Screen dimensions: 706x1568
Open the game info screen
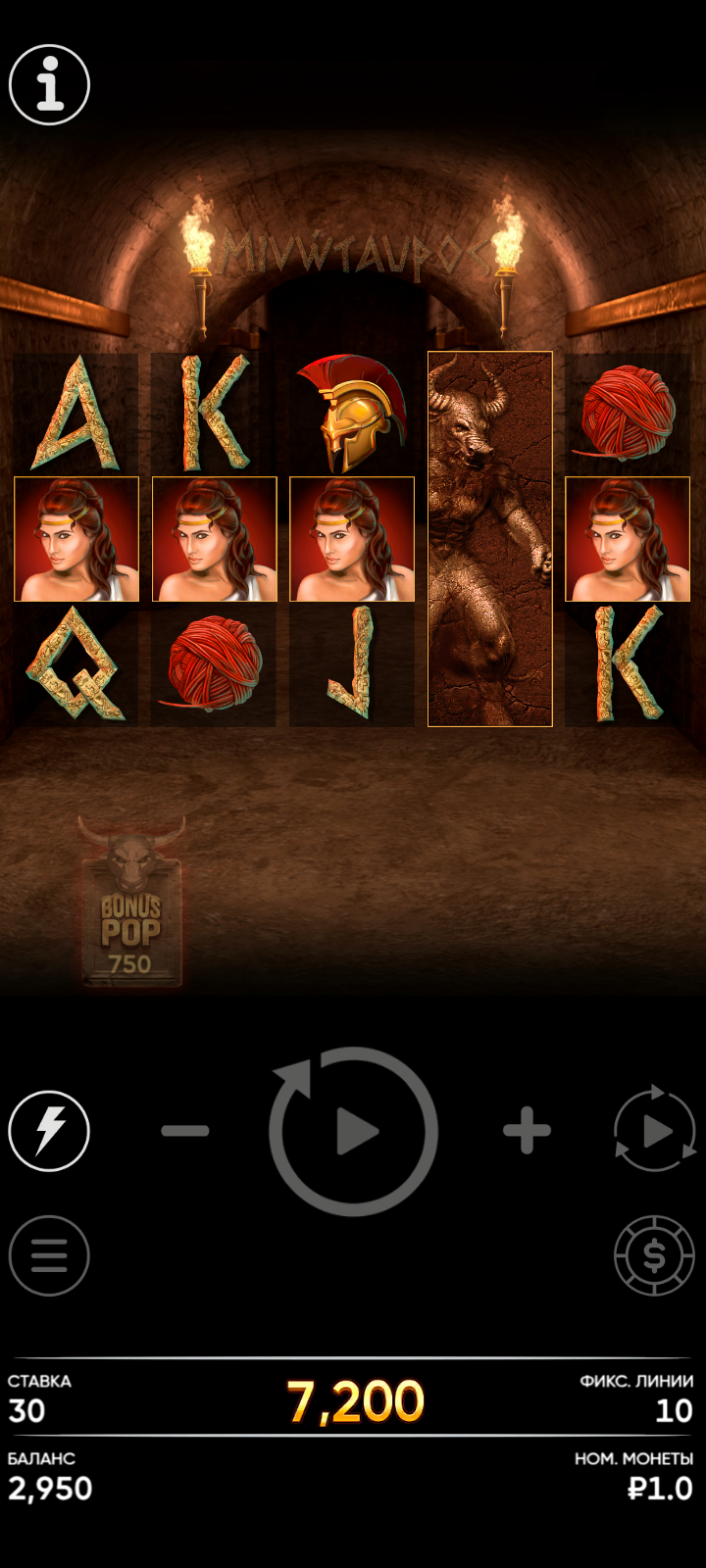[49, 85]
